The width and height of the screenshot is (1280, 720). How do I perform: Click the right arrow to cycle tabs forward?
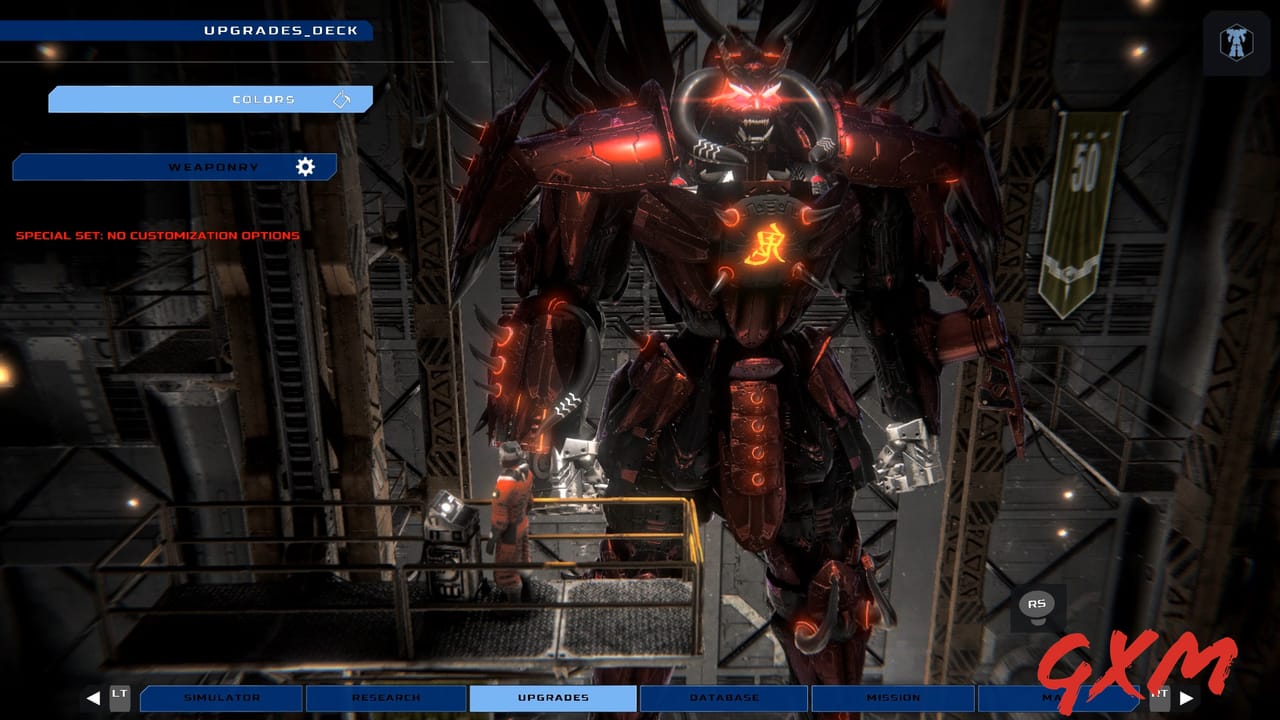pos(1187,698)
